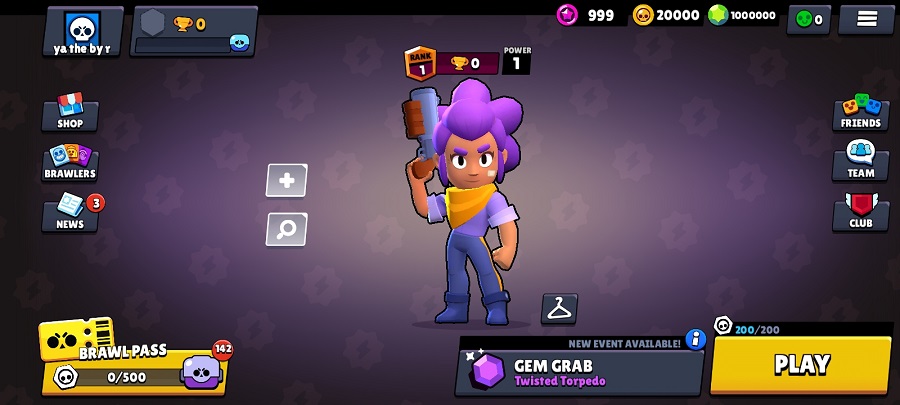Click the magnifying glass search button
The image size is (900, 405).
click(x=286, y=229)
